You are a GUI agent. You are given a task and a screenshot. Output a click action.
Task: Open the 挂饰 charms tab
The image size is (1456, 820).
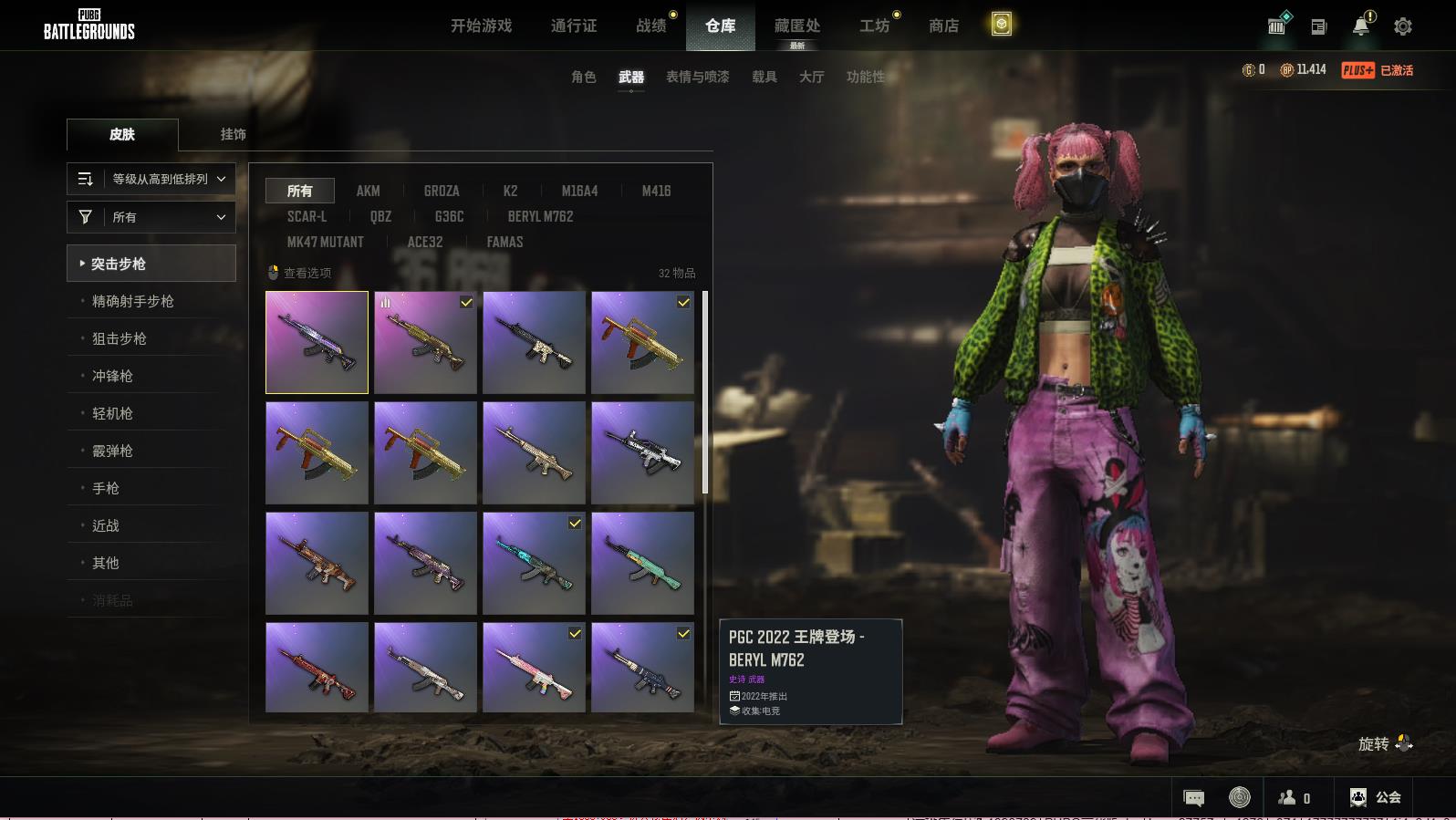[233, 134]
